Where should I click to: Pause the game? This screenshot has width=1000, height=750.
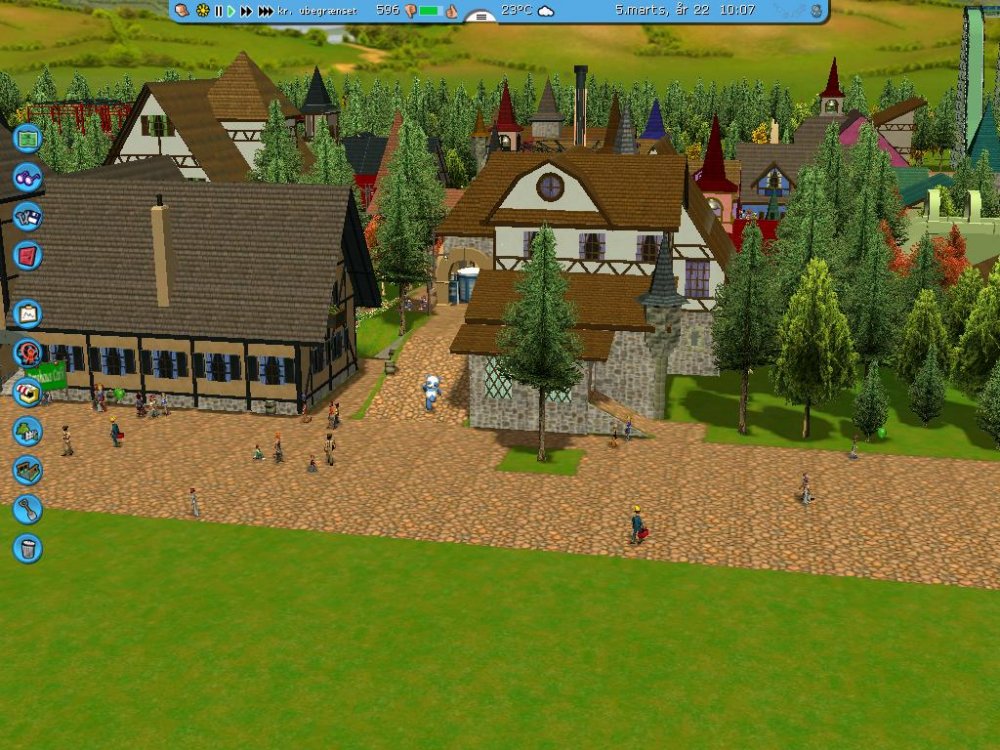click(x=219, y=11)
